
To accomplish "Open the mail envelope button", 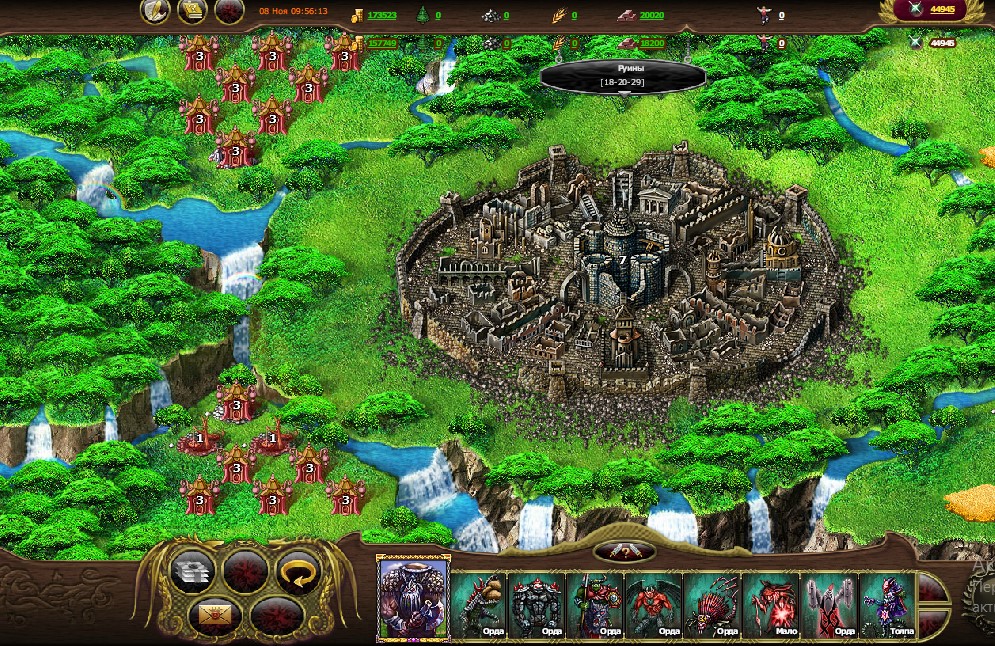I will pyautogui.click(x=212, y=614).
